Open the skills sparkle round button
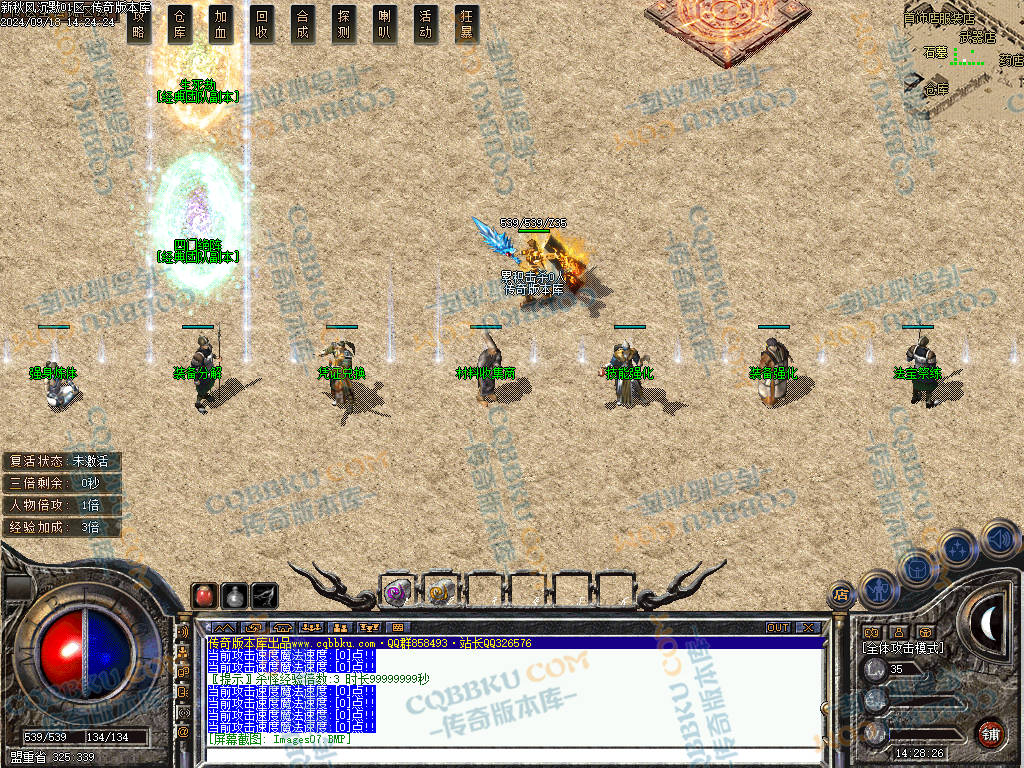This screenshot has width=1024, height=768. (957, 548)
